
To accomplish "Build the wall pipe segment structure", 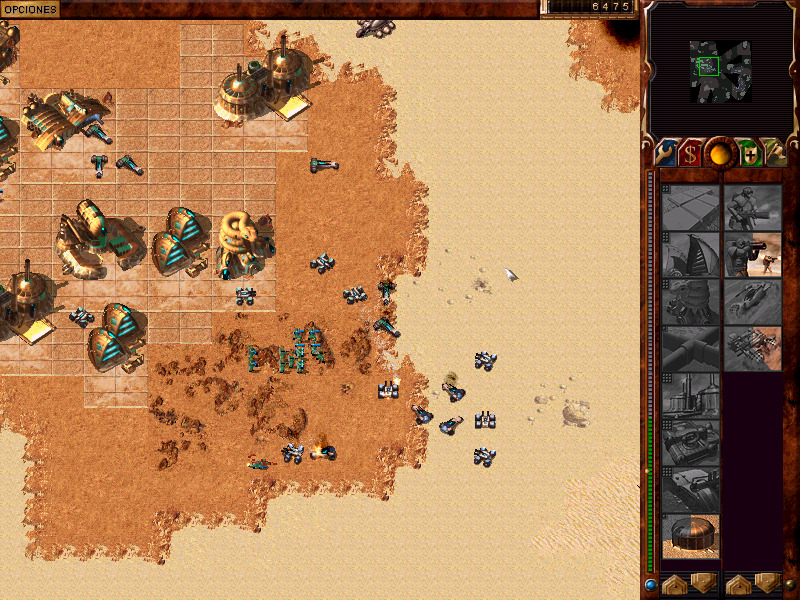I will coord(691,348).
